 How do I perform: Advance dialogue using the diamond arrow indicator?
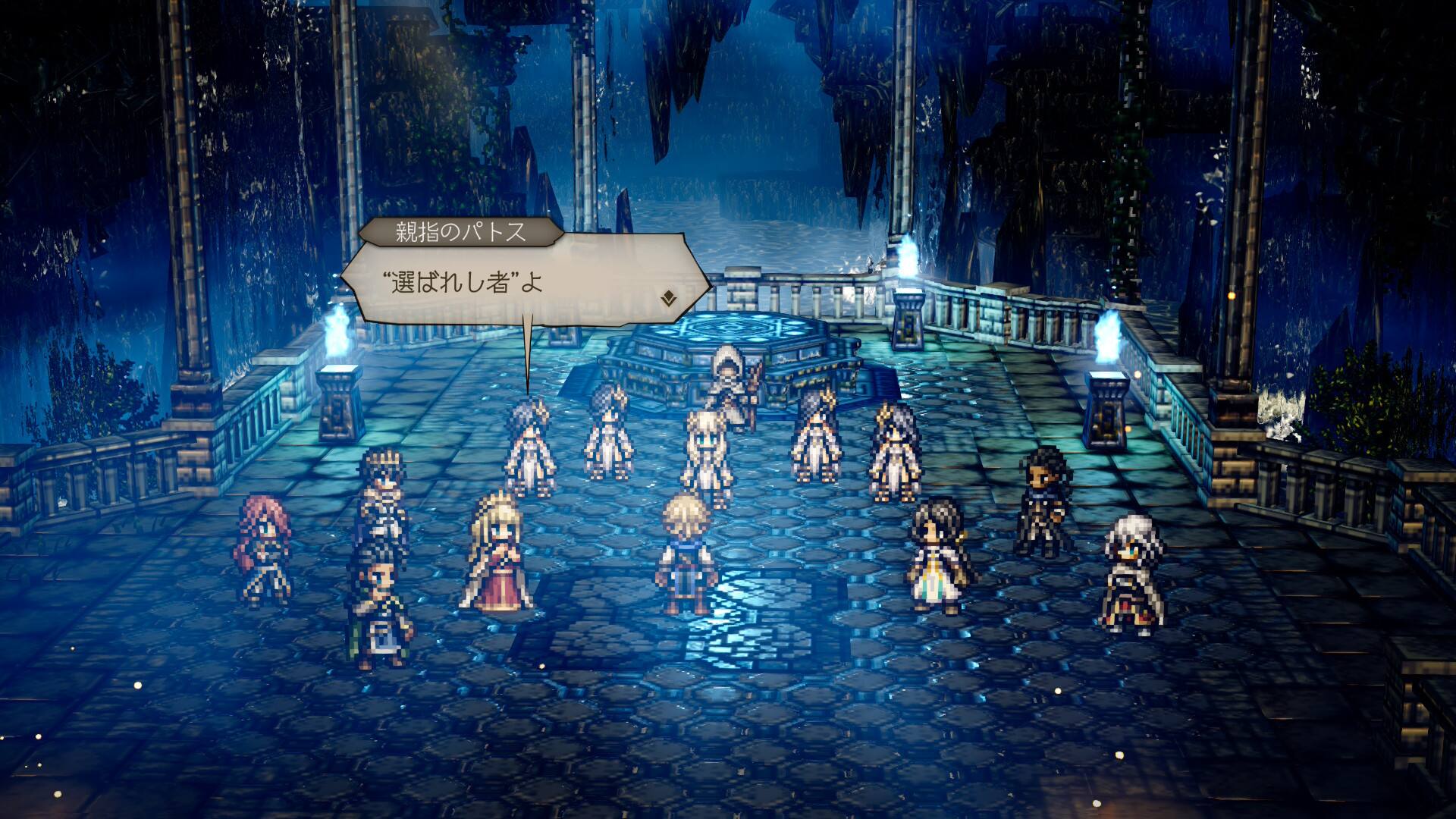668,298
